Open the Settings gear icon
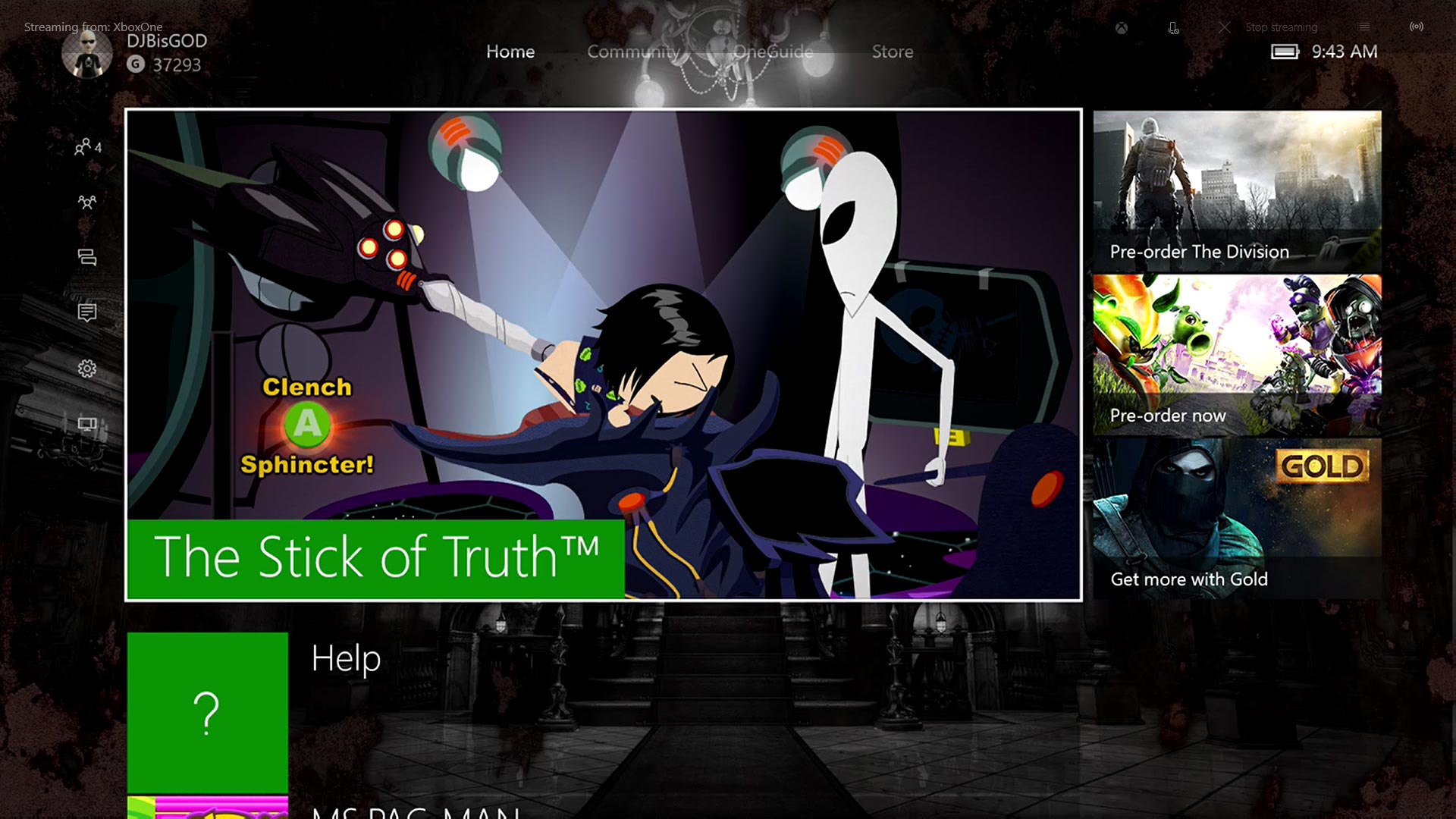Viewport: 1456px width, 819px height. coord(86,369)
